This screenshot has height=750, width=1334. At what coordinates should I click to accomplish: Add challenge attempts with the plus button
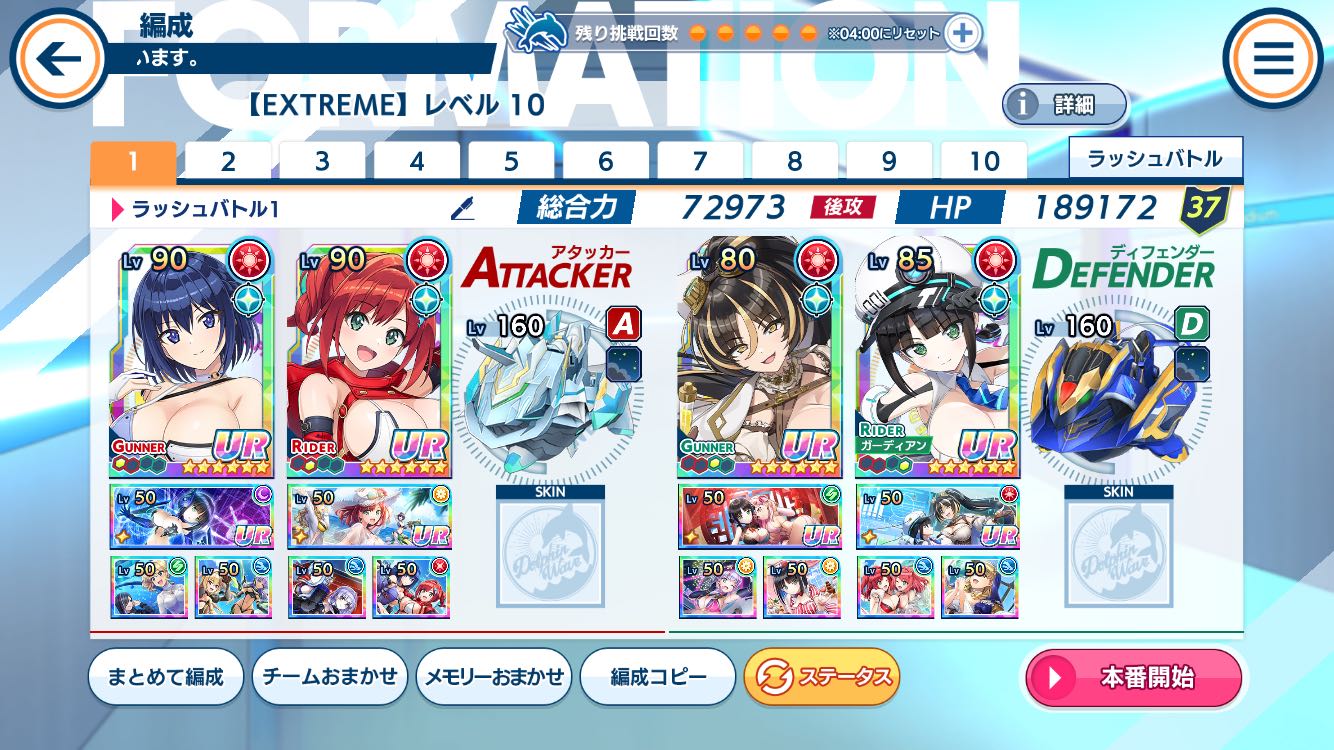coord(962,33)
